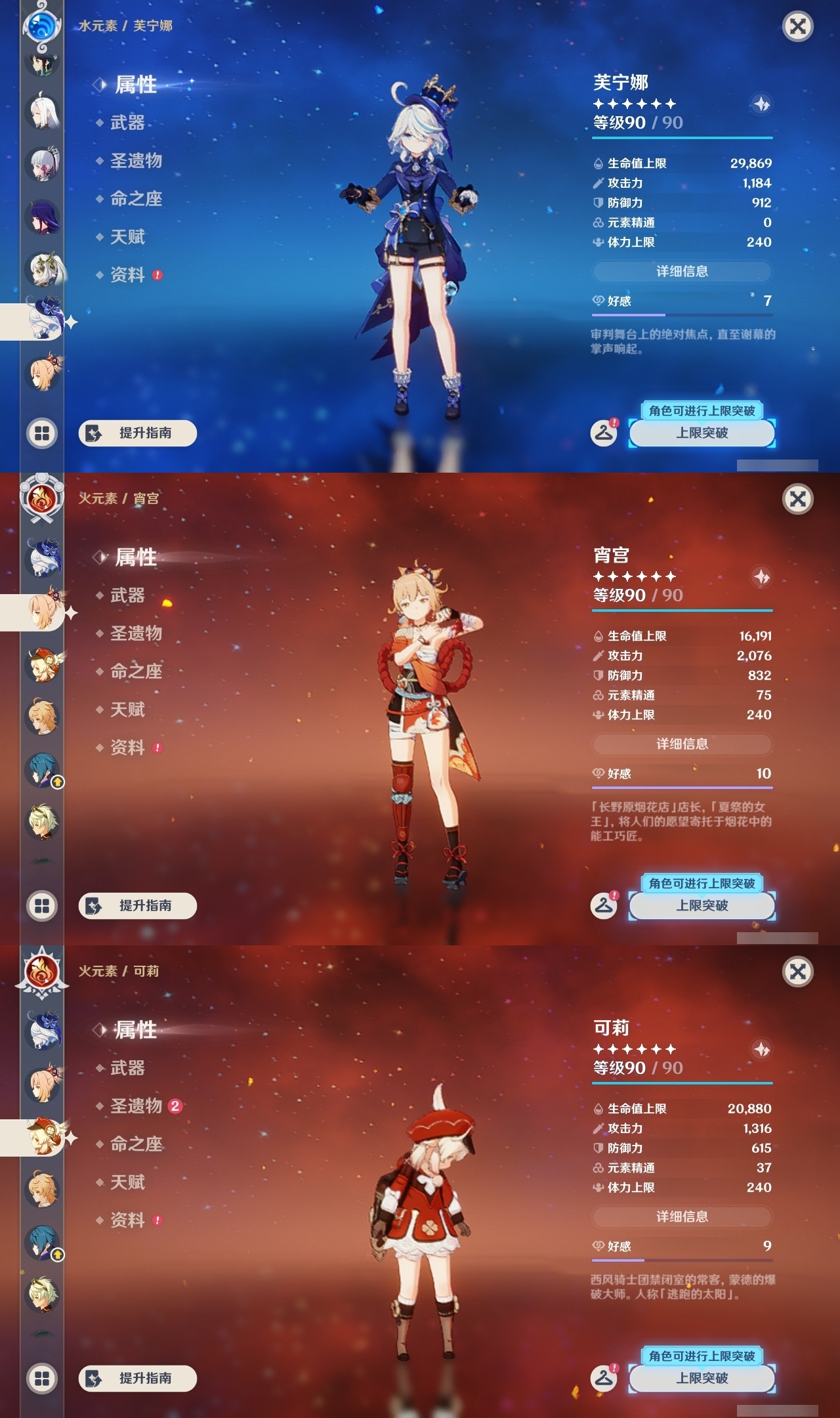Open 详细信息 for 宵宫
The width and height of the screenshot is (840, 1418).
[682, 743]
